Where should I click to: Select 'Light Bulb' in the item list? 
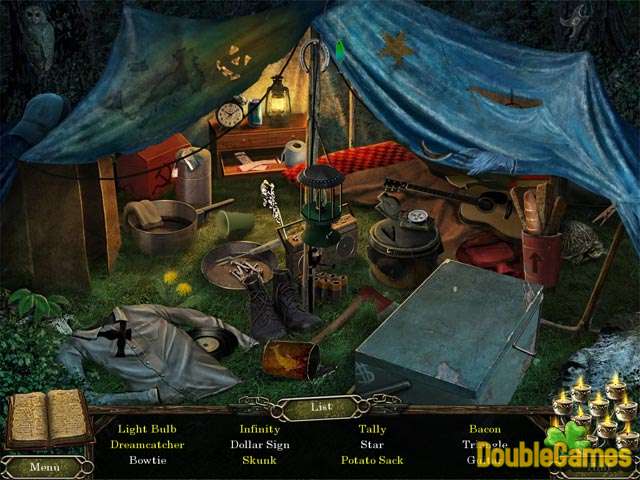pos(147,429)
